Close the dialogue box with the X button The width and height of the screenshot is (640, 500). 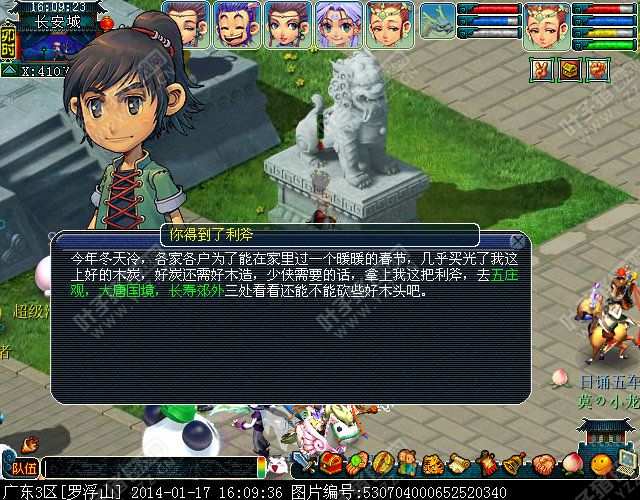tap(517, 241)
